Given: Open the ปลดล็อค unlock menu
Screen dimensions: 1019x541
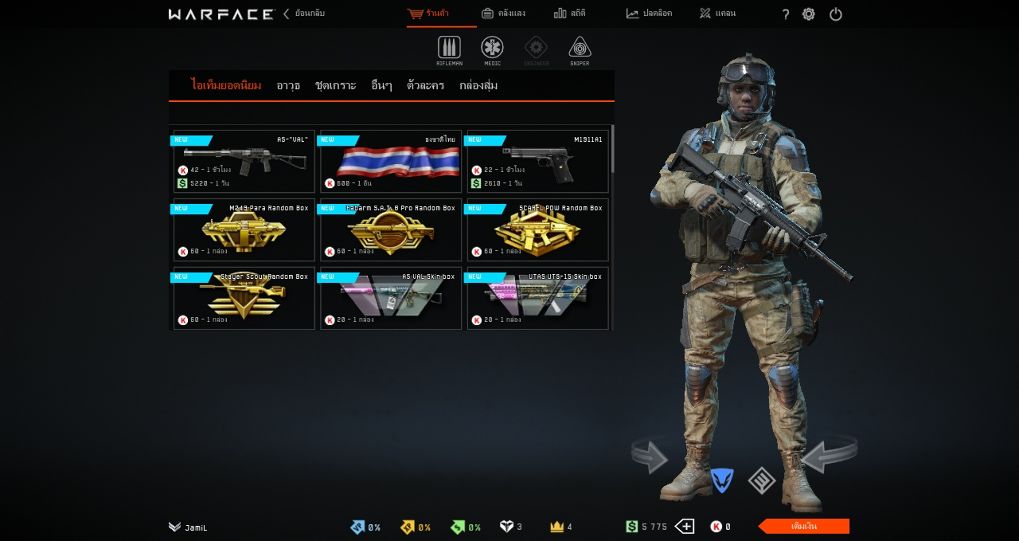Looking at the screenshot, I should [x=649, y=14].
